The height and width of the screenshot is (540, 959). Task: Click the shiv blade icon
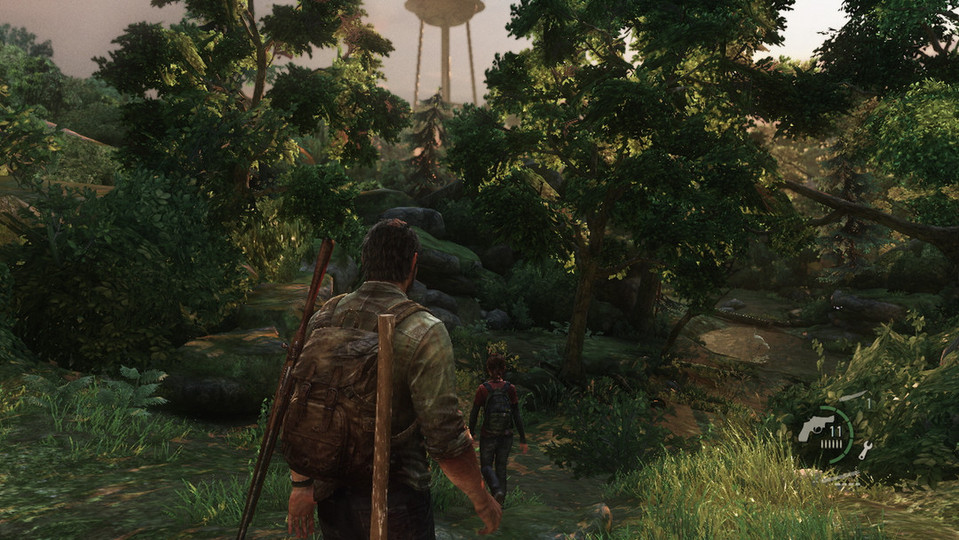(851, 397)
